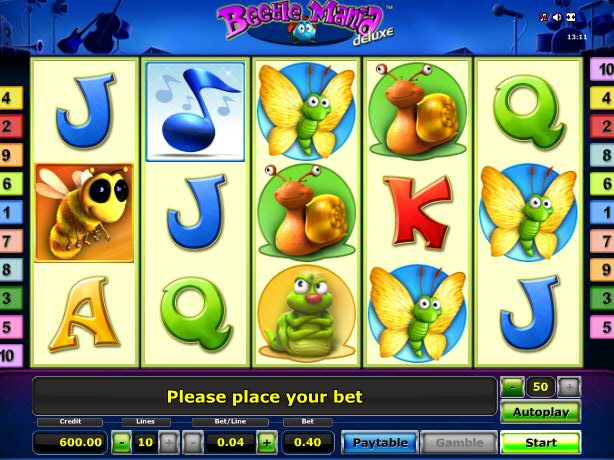Open the Paytable

pos(380,442)
